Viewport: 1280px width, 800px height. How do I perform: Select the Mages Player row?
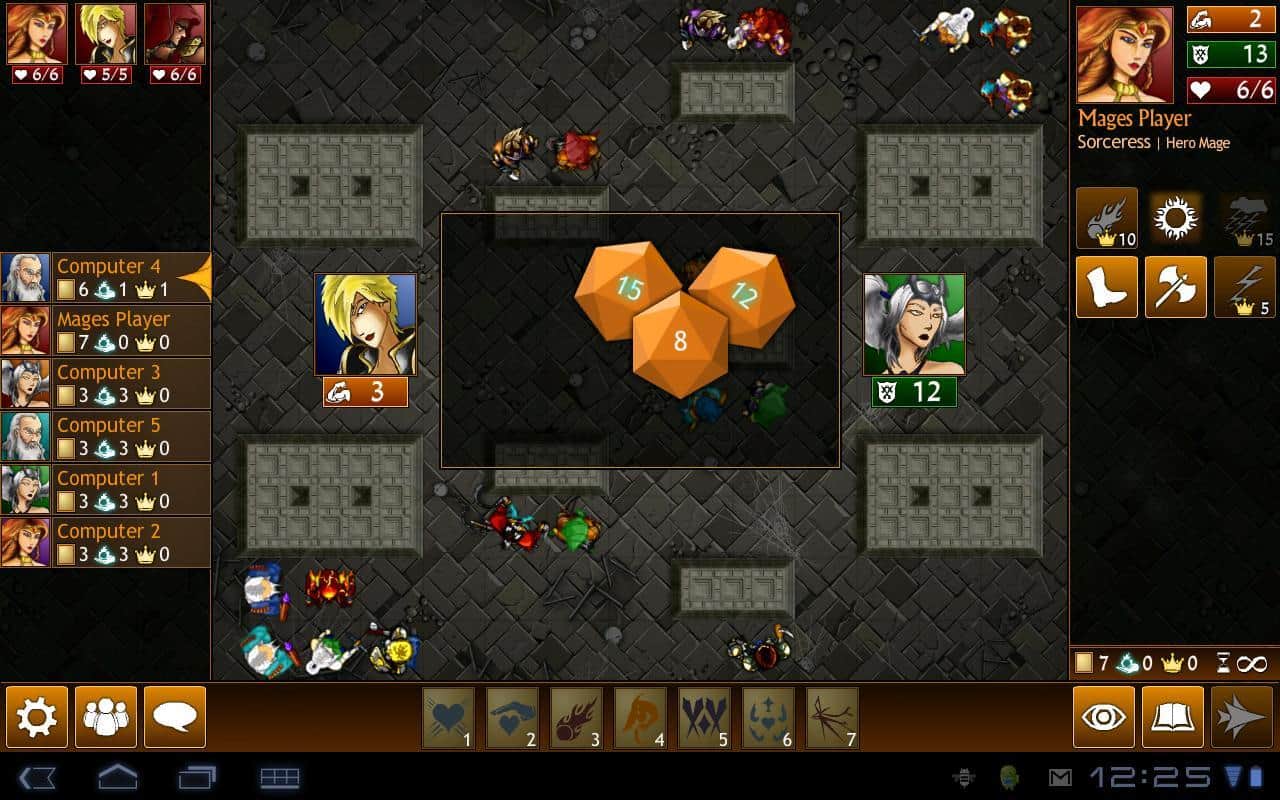point(105,331)
